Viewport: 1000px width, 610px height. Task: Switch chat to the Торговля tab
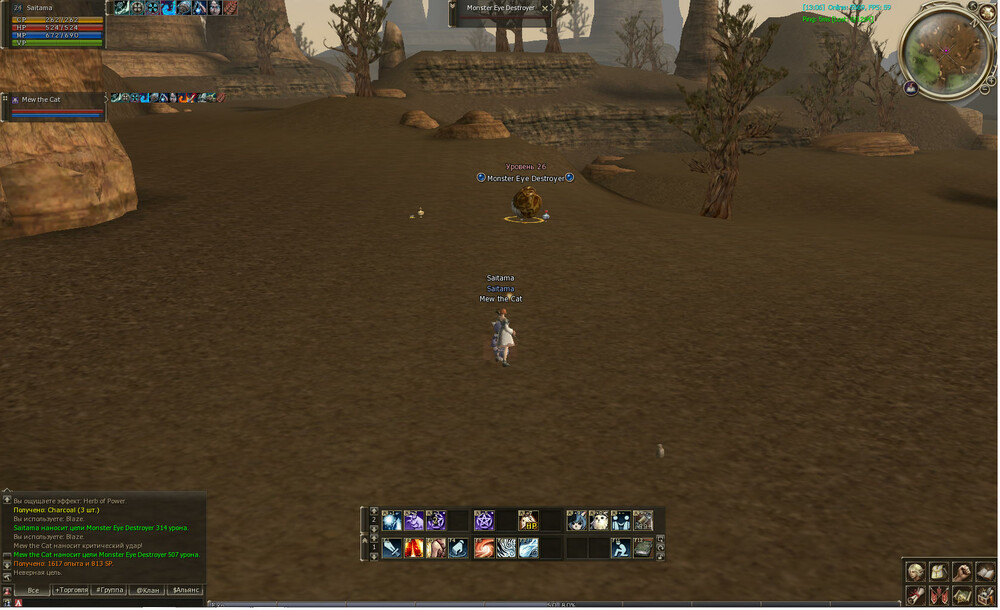71,590
